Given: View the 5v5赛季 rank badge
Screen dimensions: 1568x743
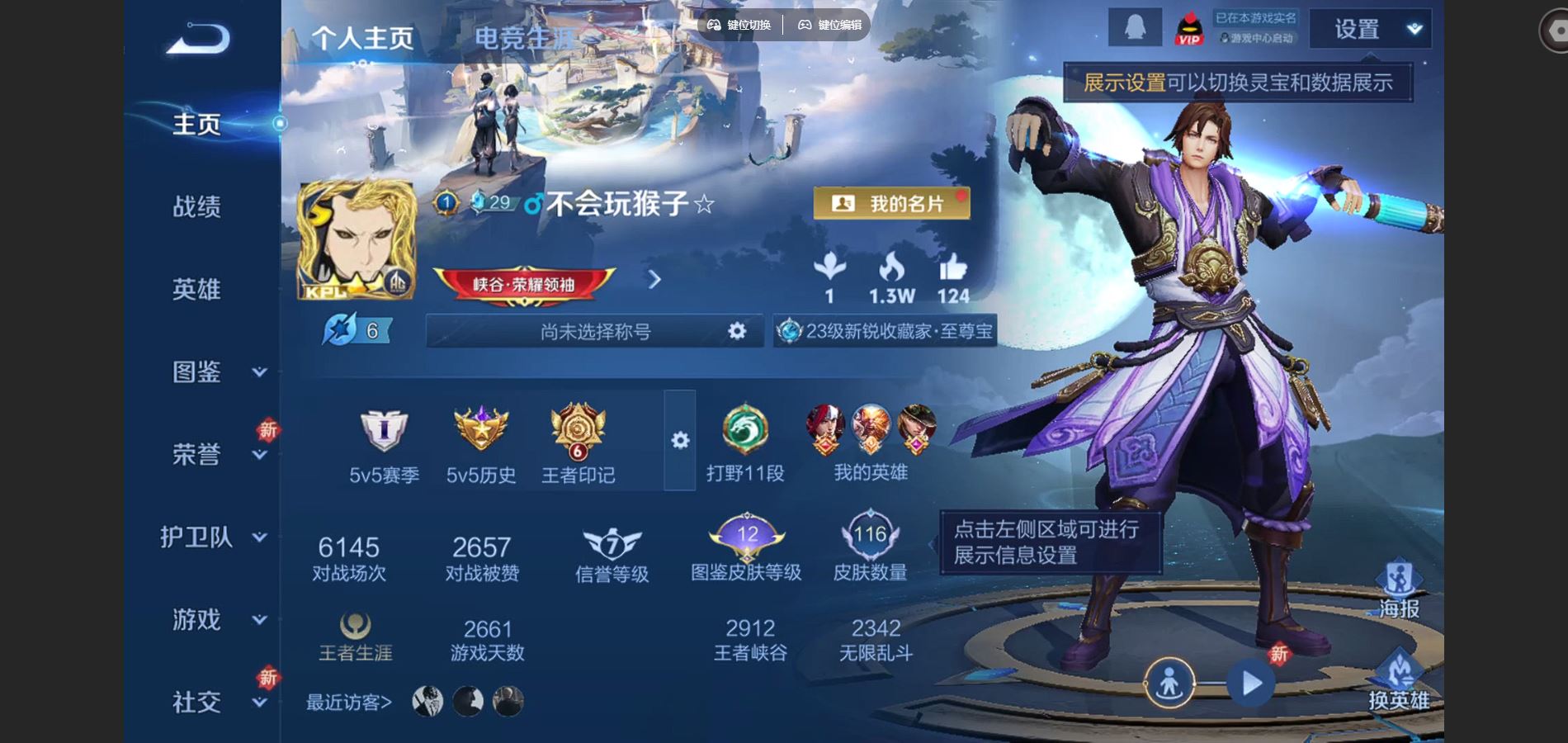Looking at the screenshot, I should pos(384,446).
